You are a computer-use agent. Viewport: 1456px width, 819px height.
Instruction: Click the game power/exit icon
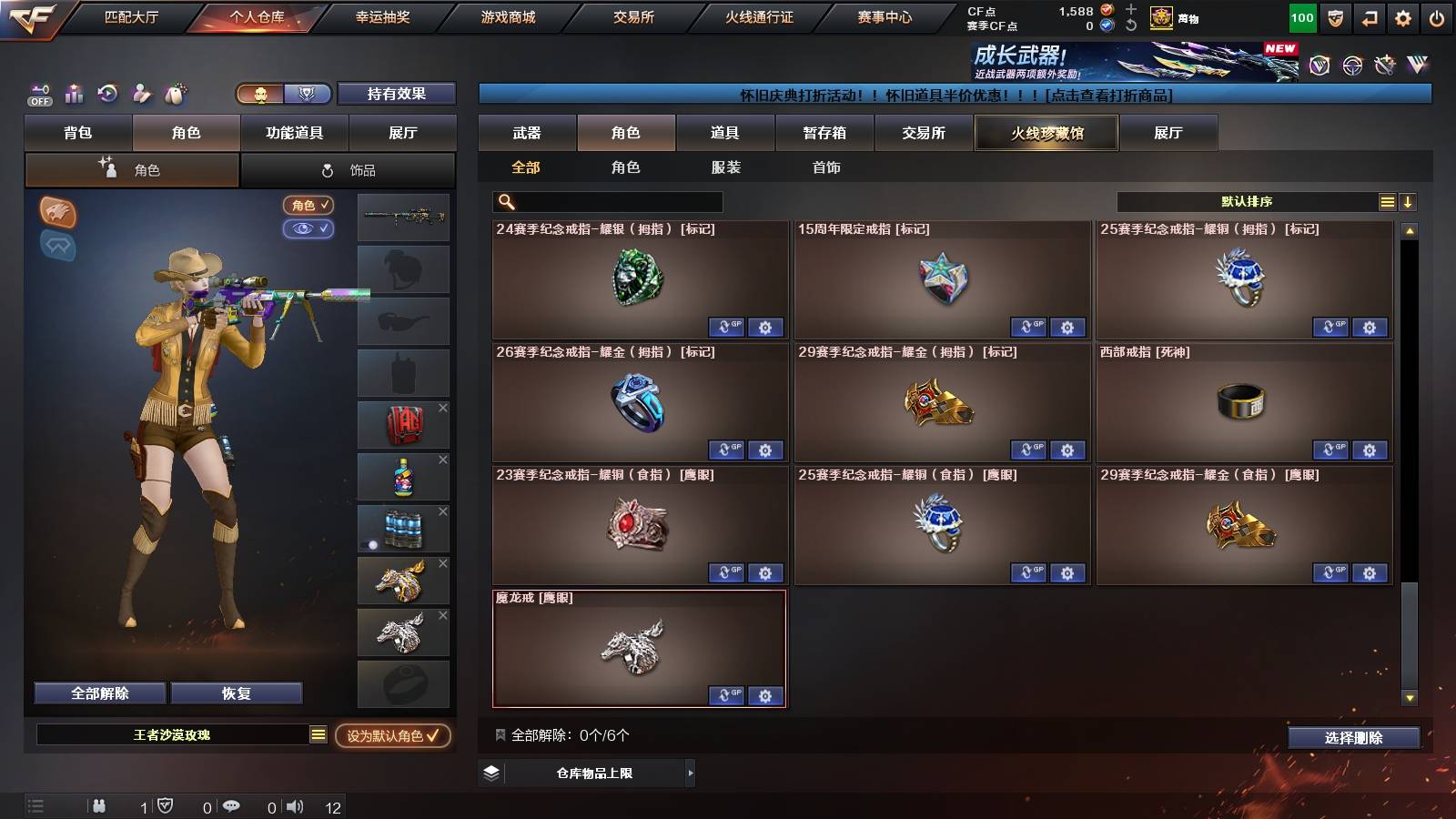(x=1436, y=16)
